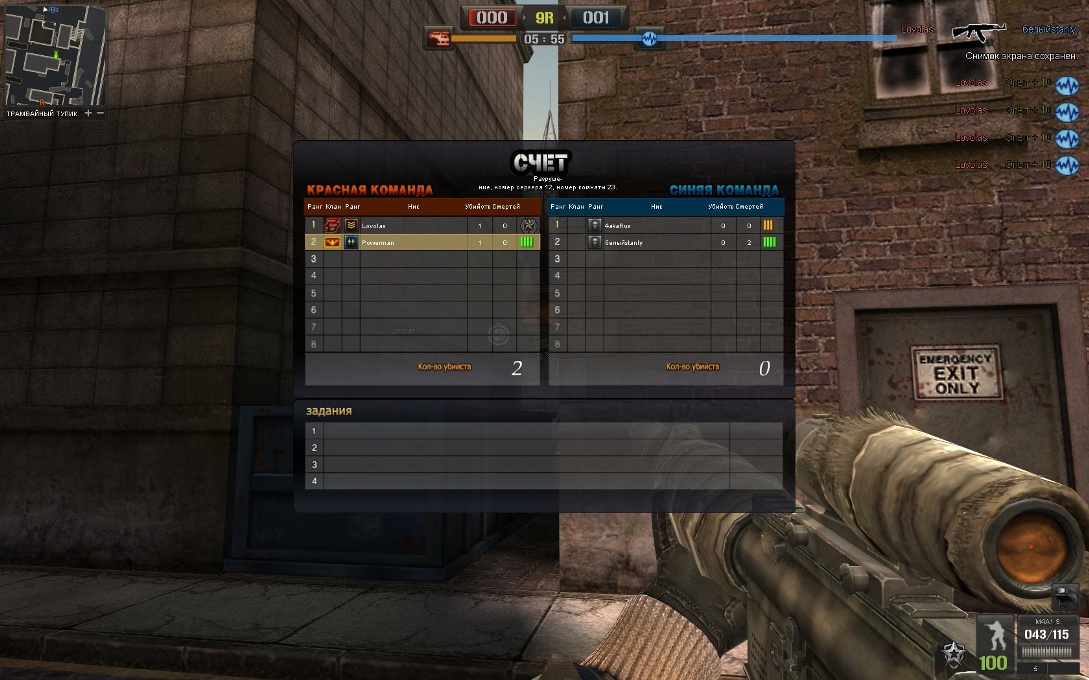Click the AK rifle icon in kill feed
Viewport: 1089px width, 680px height.
coord(978,32)
